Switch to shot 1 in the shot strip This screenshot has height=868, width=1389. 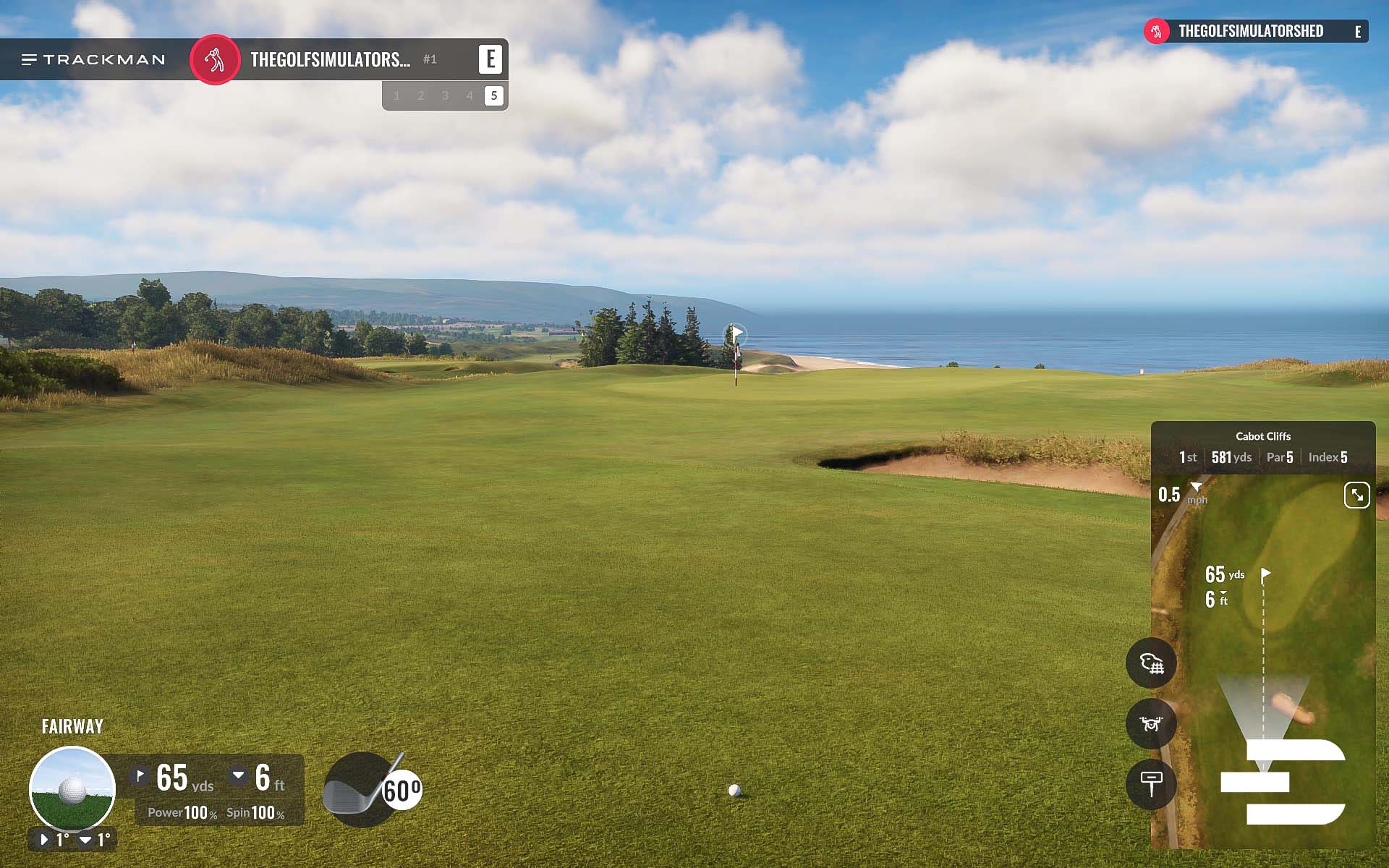pos(396,95)
